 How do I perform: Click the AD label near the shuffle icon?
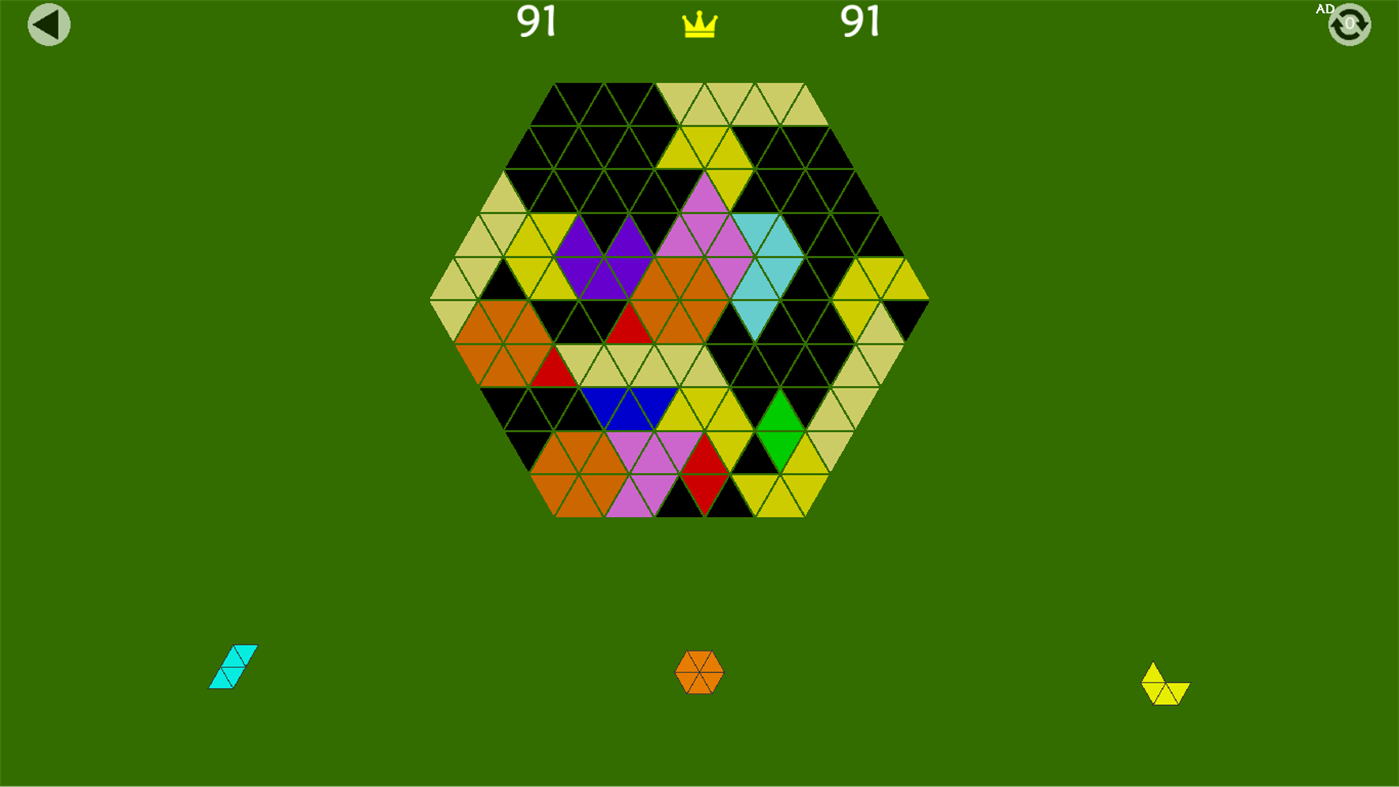1323,8
